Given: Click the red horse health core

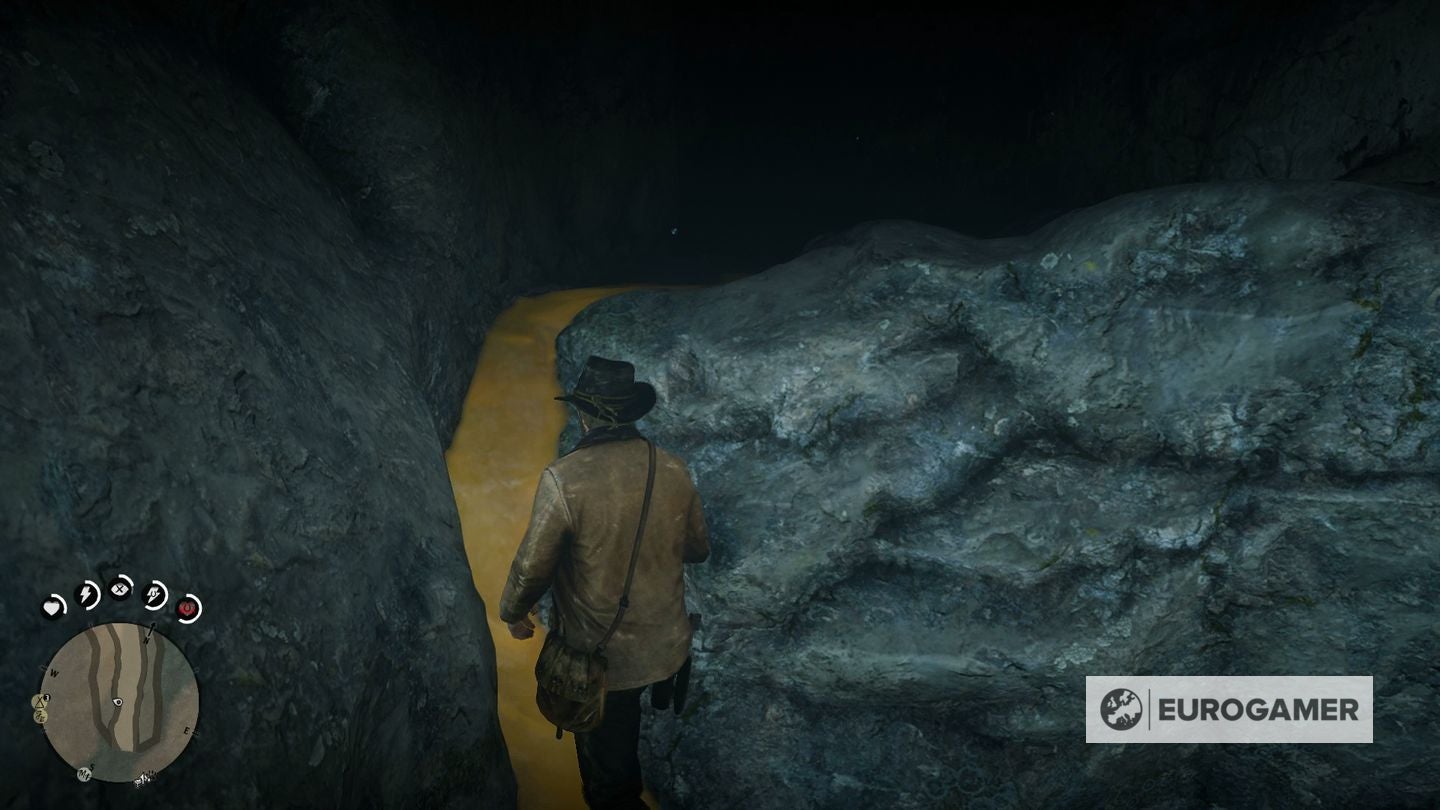Looking at the screenshot, I should click(x=189, y=608).
